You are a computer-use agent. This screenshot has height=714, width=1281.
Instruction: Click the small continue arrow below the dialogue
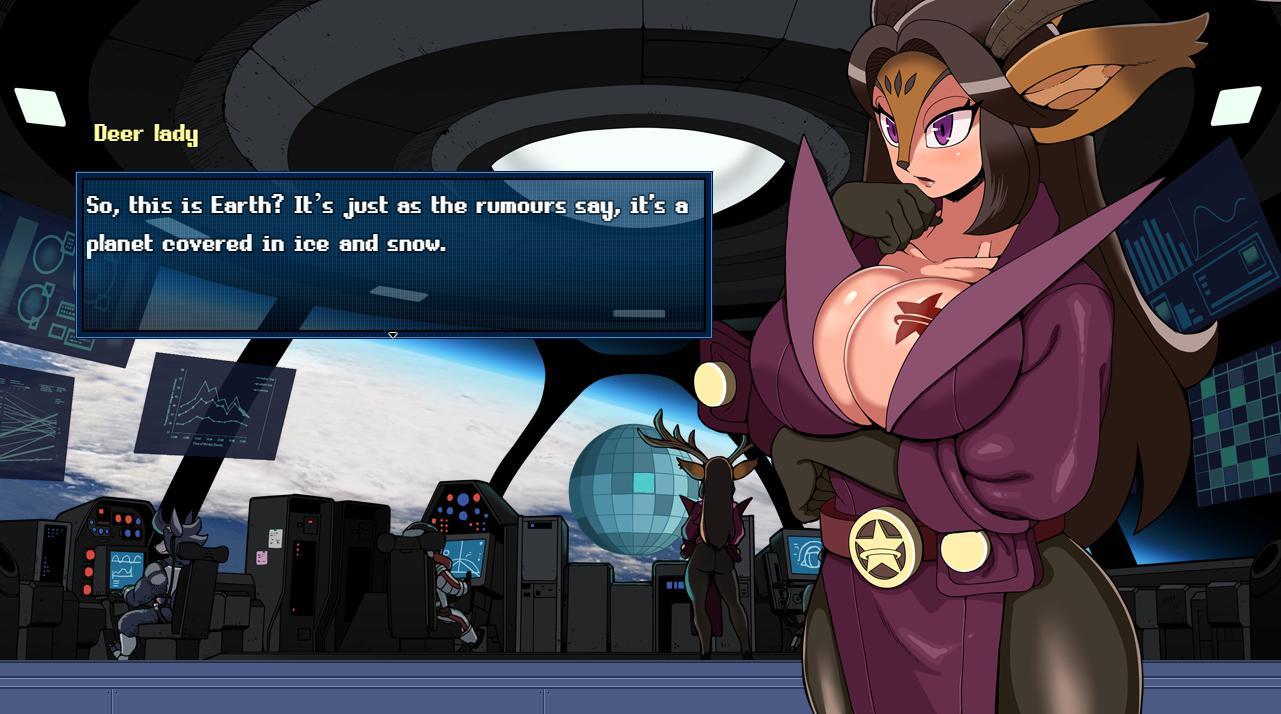point(393,335)
